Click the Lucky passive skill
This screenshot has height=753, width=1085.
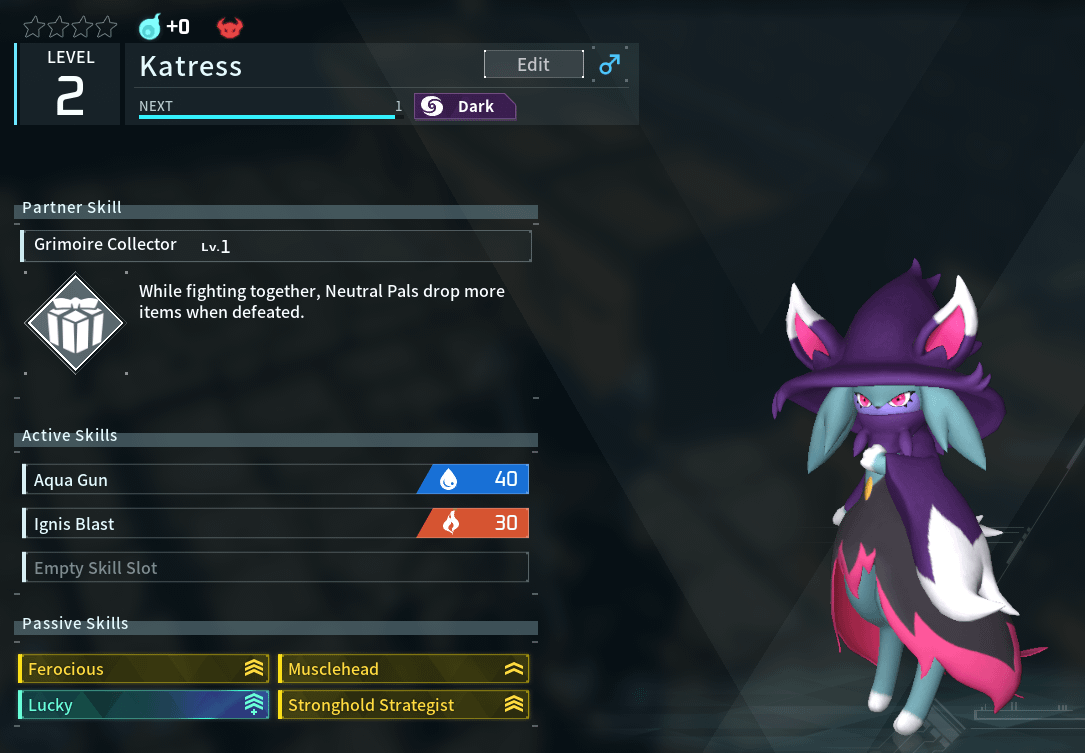[143, 705]
